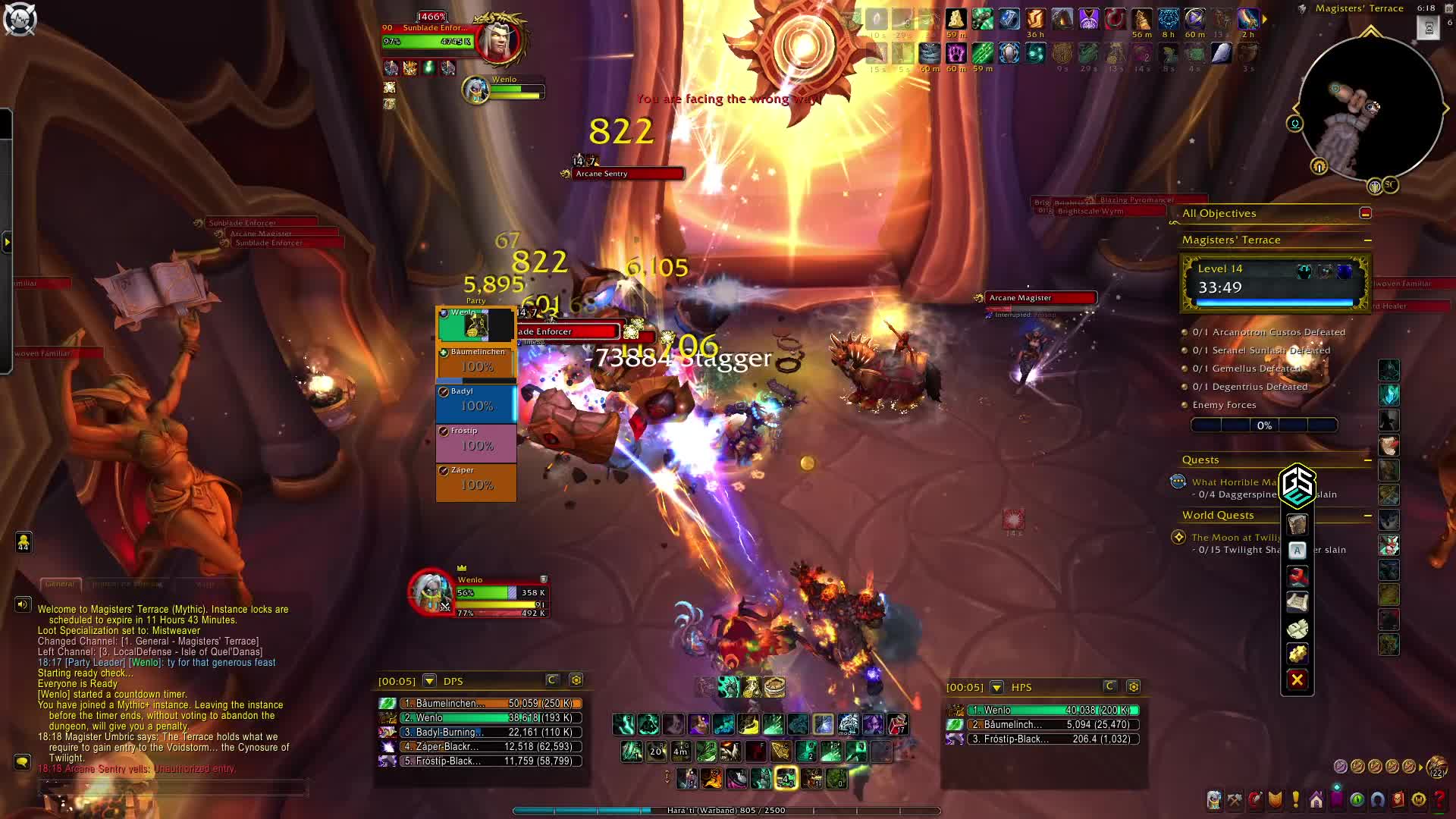Click the Magisters' Terrace minimap
The height and width of the screenshot is (819, 1456).
coord(1370,108)
